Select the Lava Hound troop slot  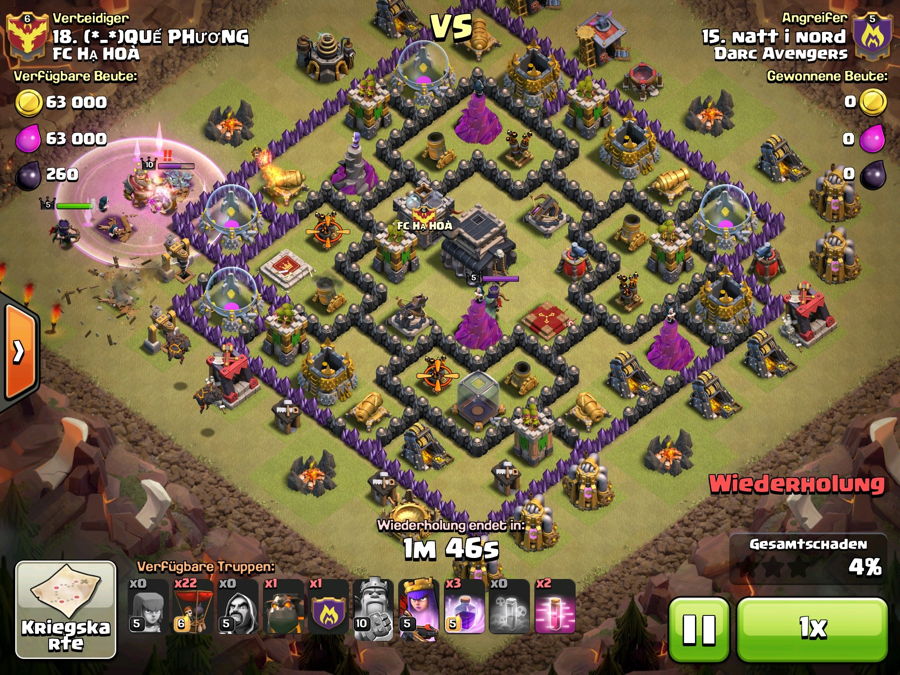(x=284, y=606)
